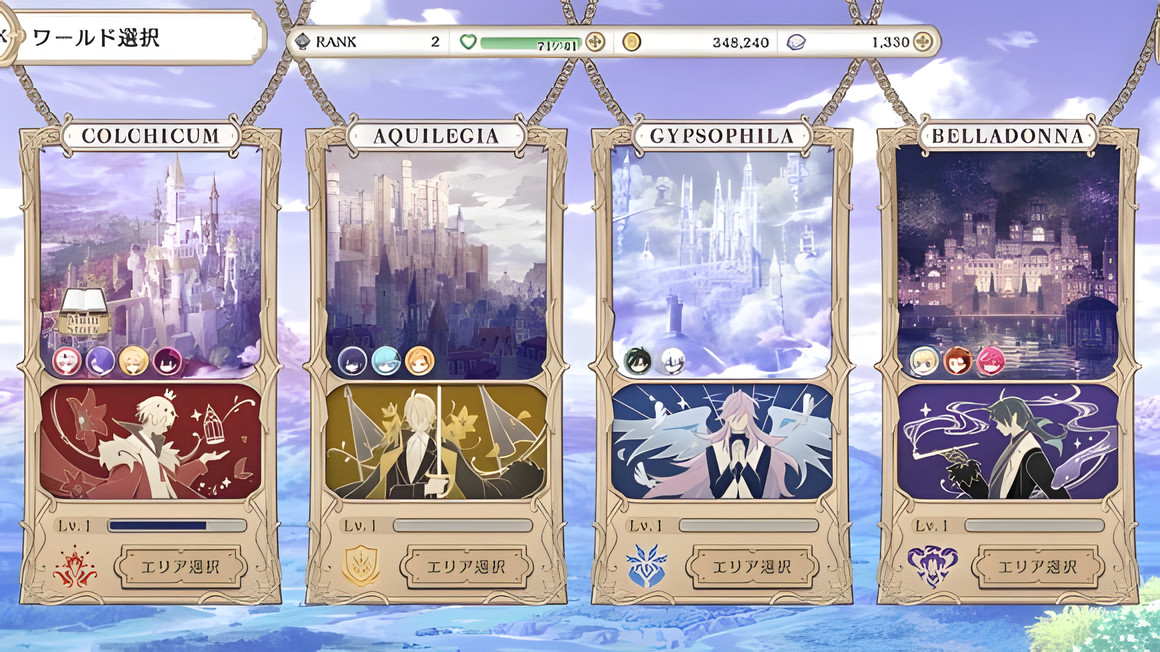This screenshot has height=652, width=1160.
Task: Click the red flower emblem on Colchicum
Action: coord(74,567)
